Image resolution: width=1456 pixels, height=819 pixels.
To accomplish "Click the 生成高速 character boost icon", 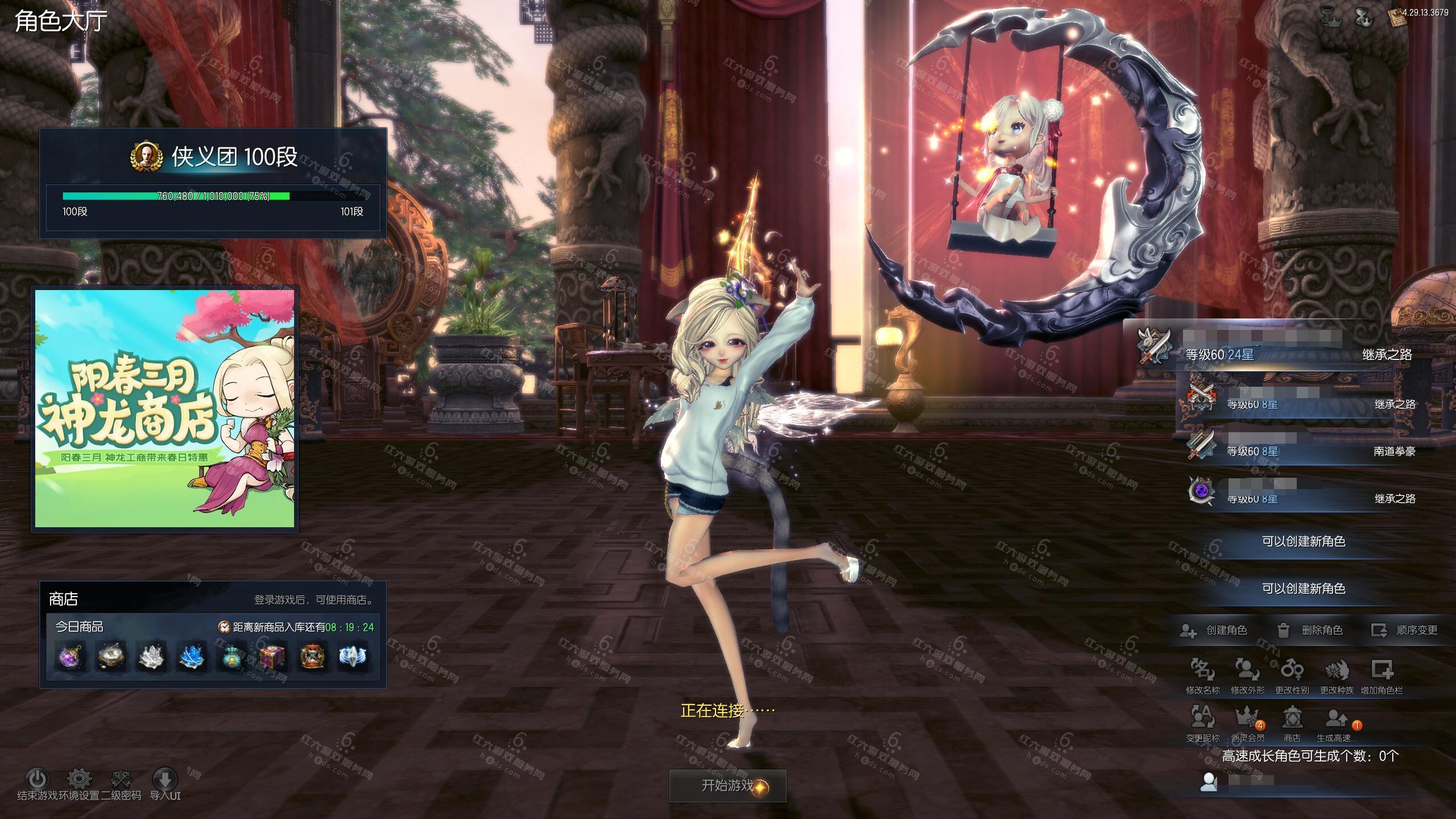I will (x=1337, y=719).
